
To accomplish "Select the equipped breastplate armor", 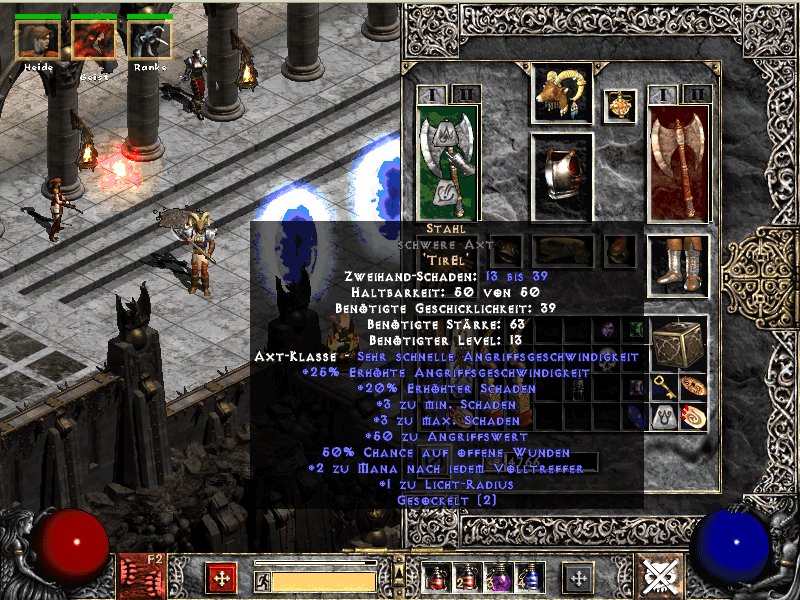I will [x=561, y=170].
